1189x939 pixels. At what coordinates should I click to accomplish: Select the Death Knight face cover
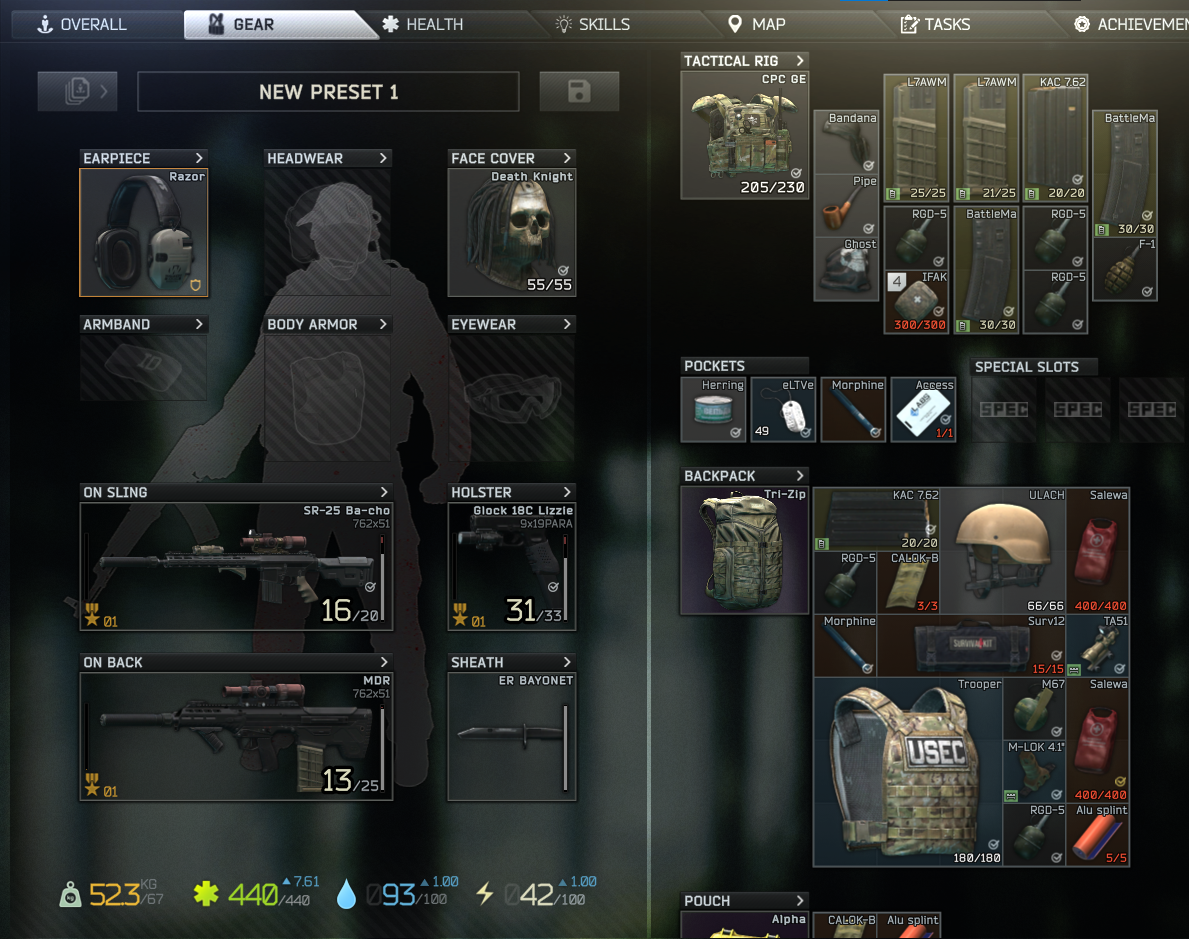coord(511,234)
